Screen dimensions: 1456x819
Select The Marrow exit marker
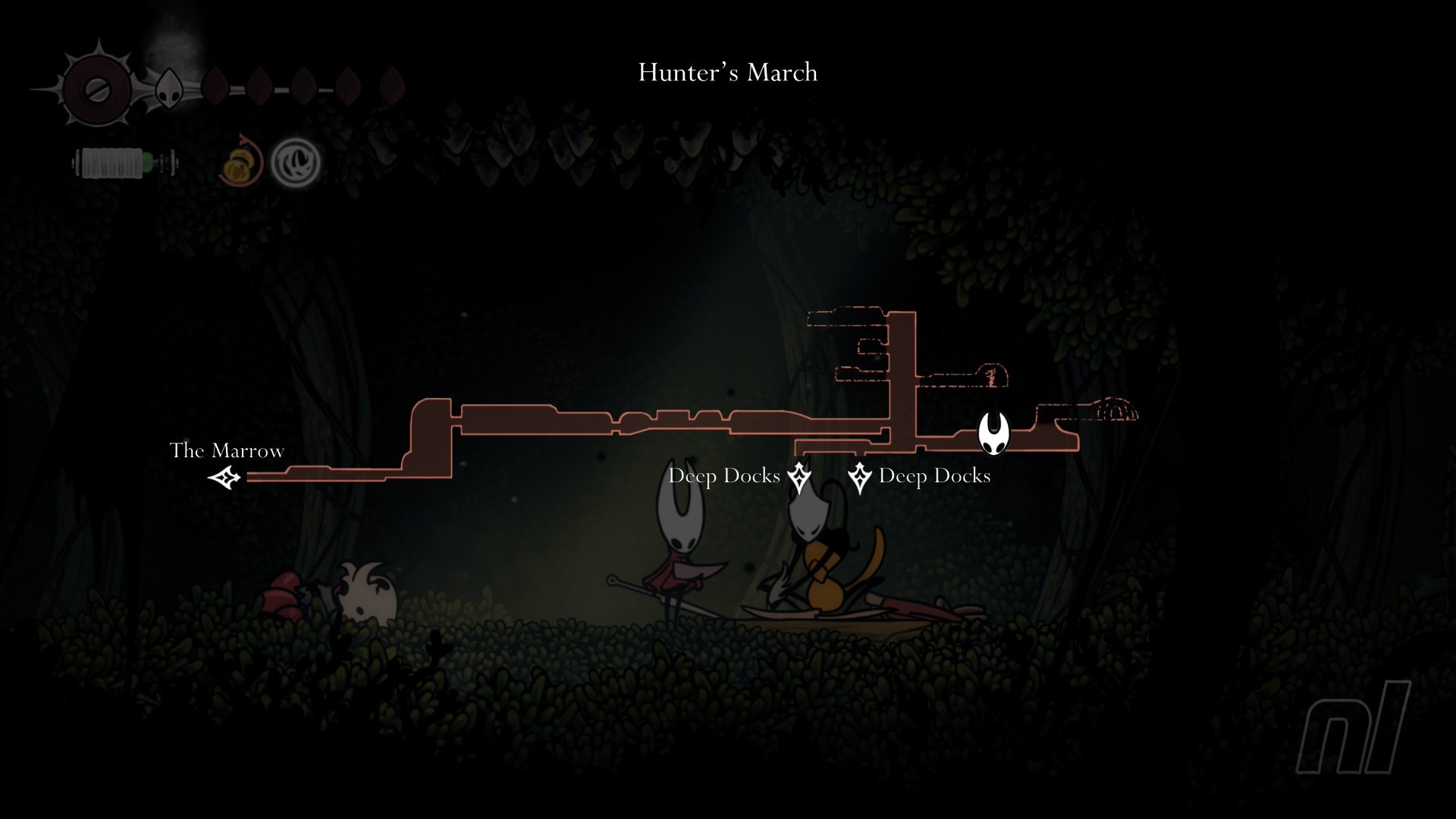point(224,478)
